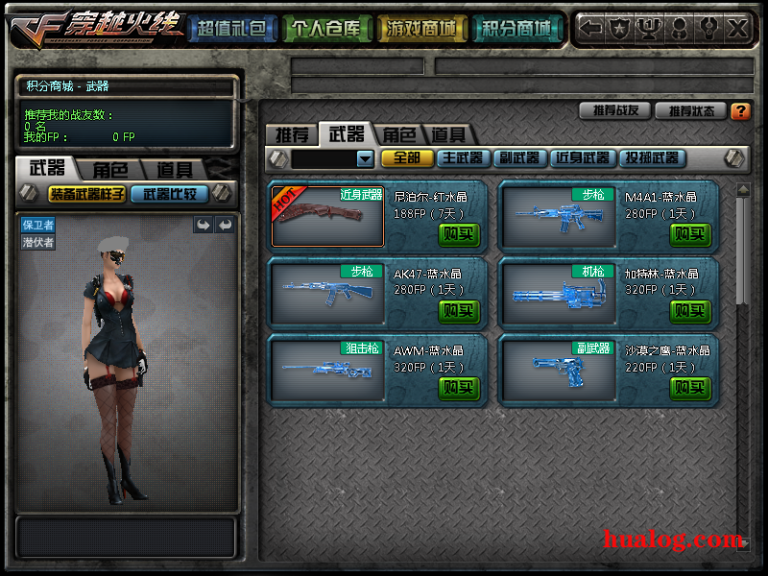The image size is (768, 576).
Task: Click the back arrow icon in top bar
Action: pyautogui.click(x=591, y=28)
